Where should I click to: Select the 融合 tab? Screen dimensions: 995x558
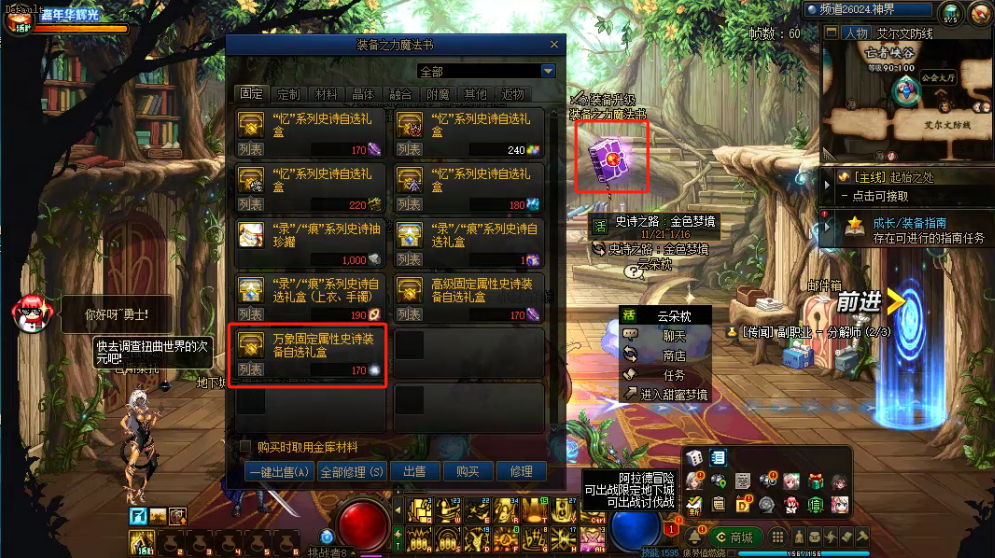tap(400, 94)
